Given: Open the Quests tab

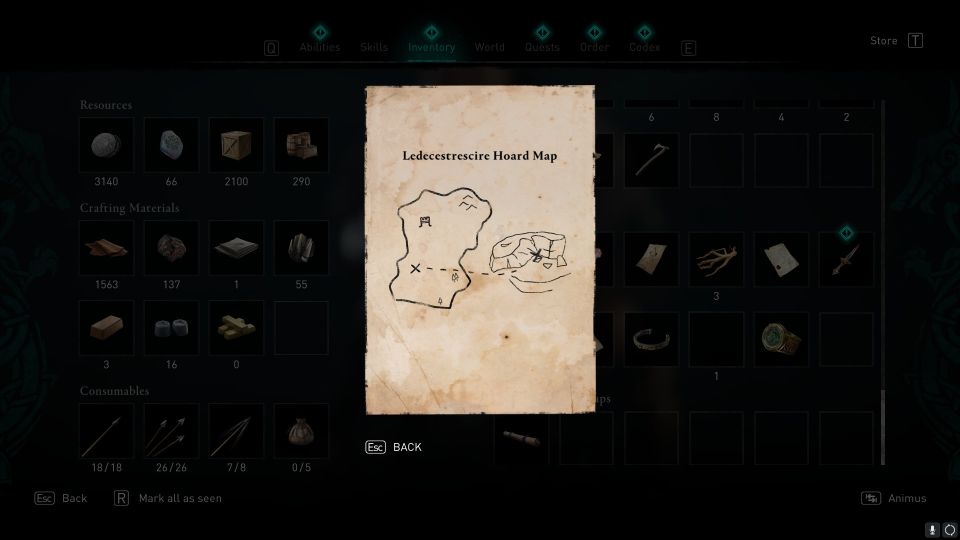Looking at the screenshot, I should (x=543, y=47).
